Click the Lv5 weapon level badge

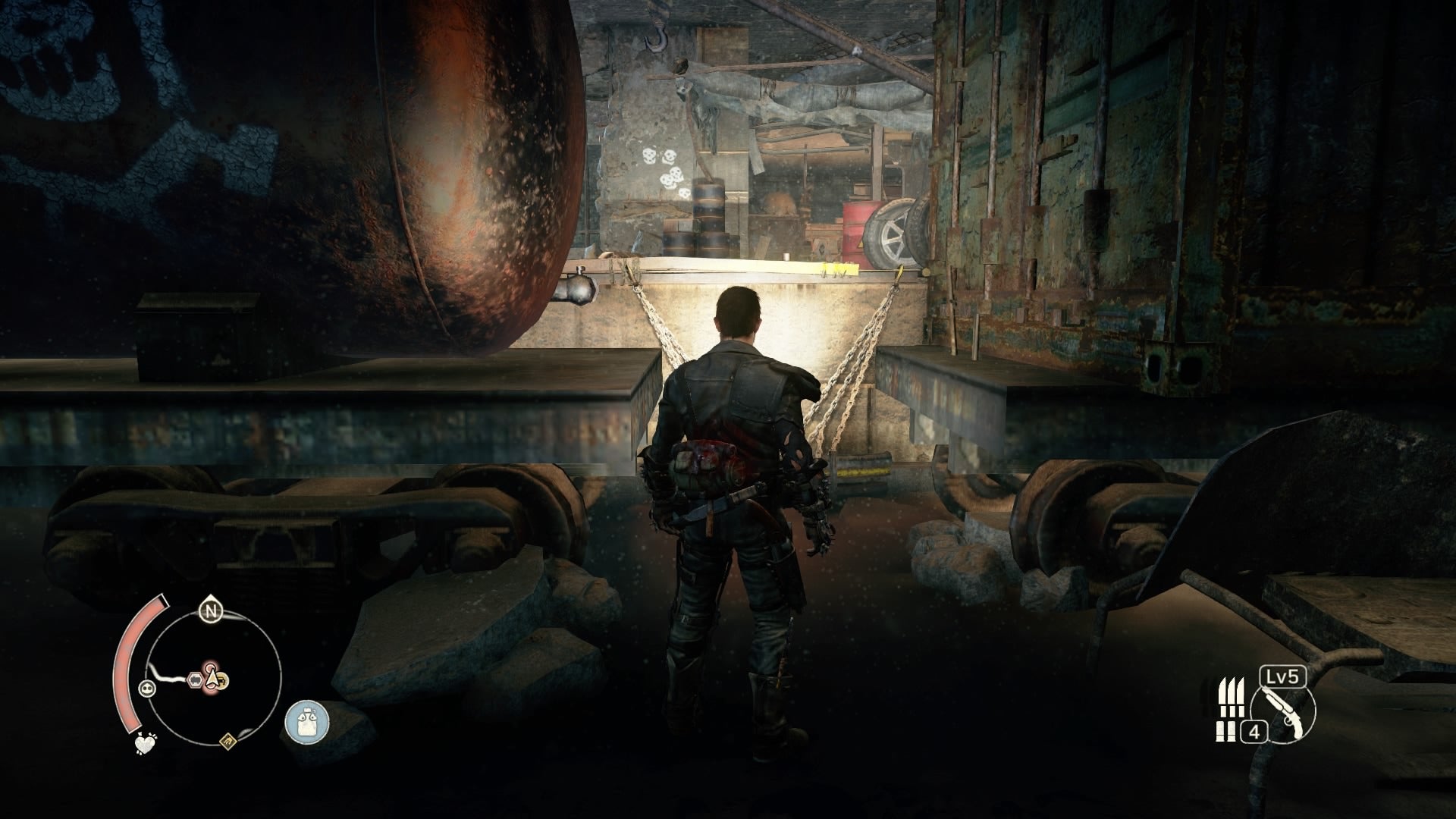pyautogui.click(x=1284, y=677)
